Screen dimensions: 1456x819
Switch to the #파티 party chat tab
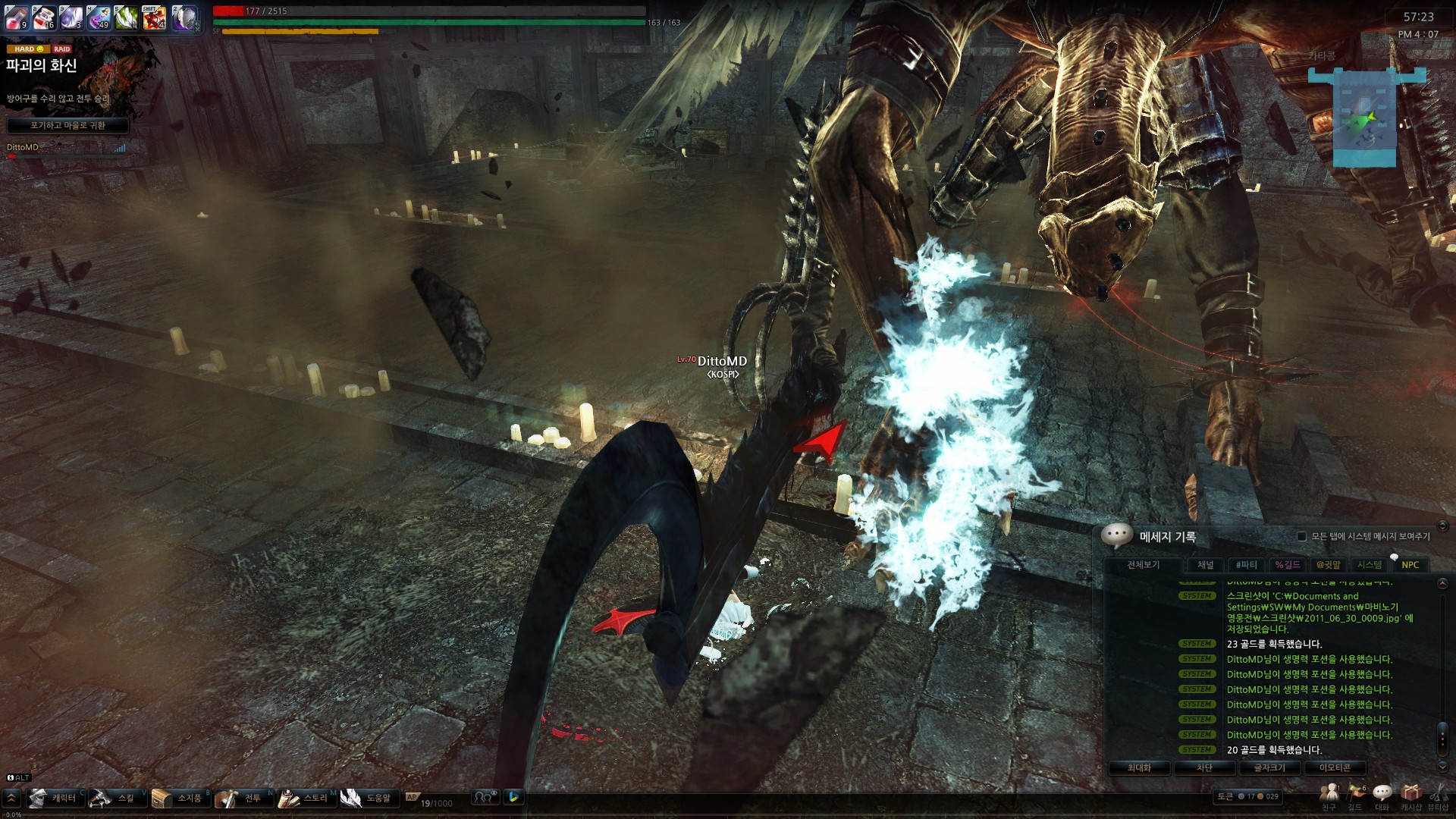(1246, 565)
